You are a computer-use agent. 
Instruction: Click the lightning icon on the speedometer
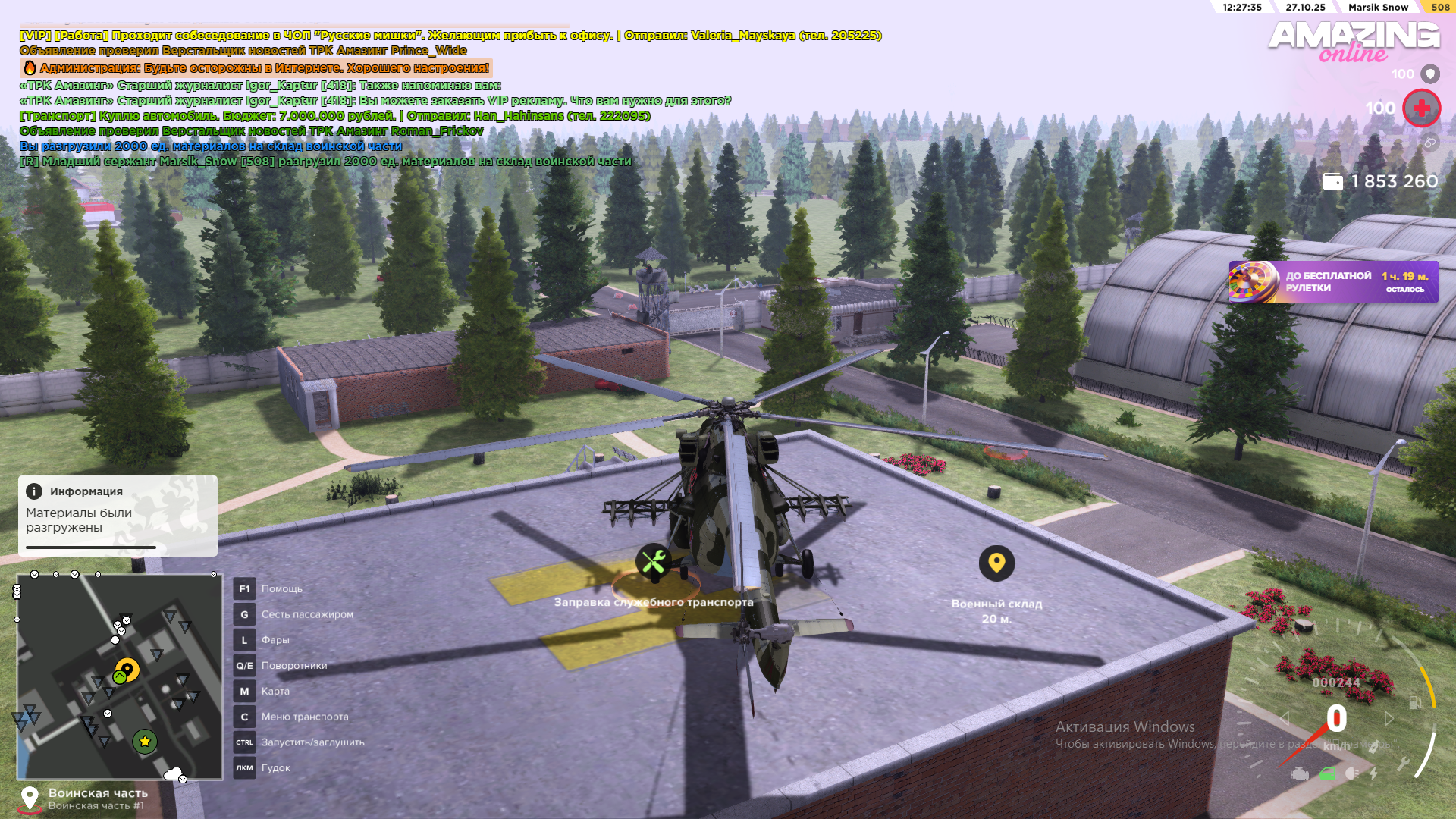[1373, 773]
